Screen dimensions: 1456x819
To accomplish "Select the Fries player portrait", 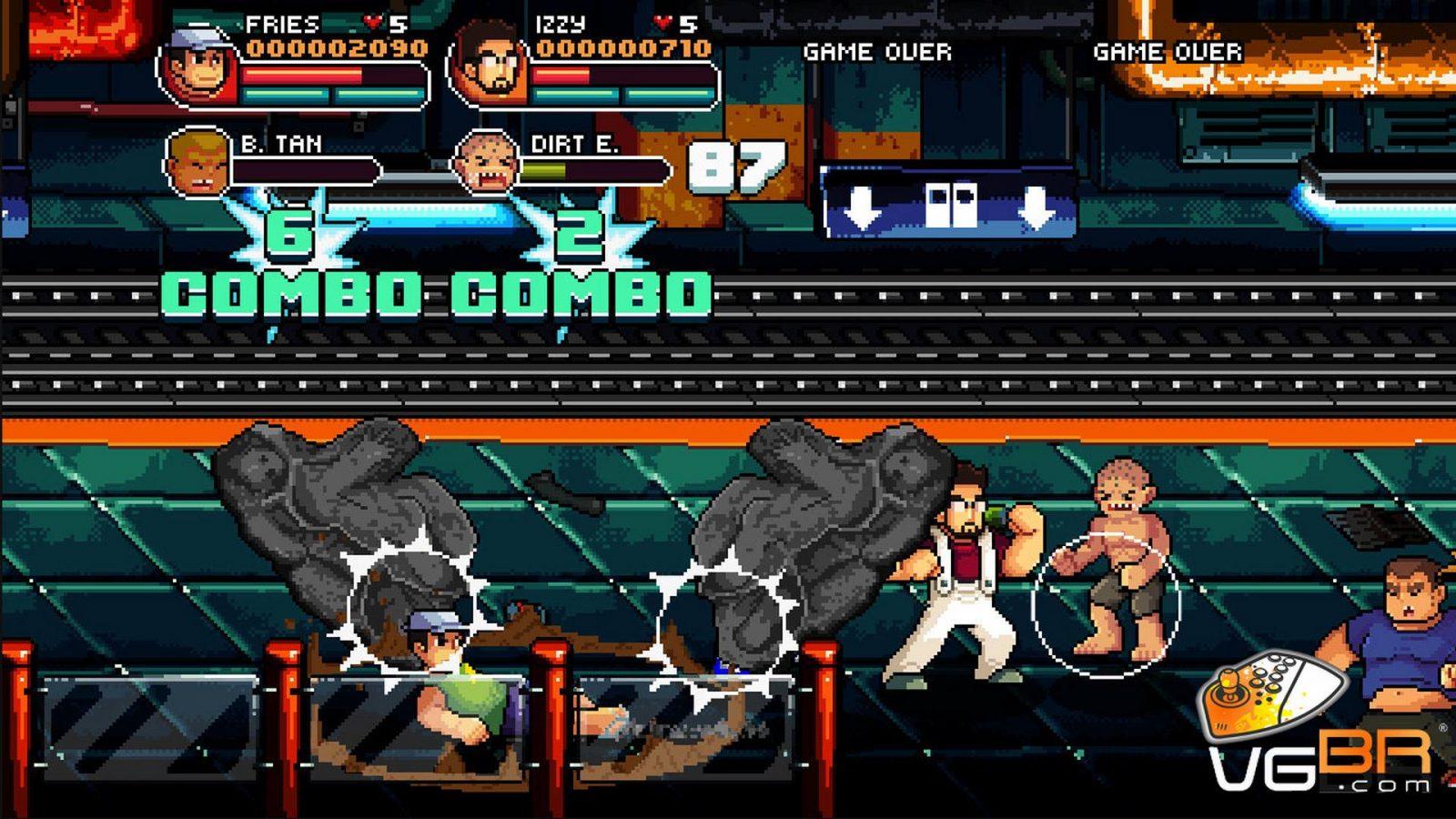I will pyautogui.click(x=197, y=66).
